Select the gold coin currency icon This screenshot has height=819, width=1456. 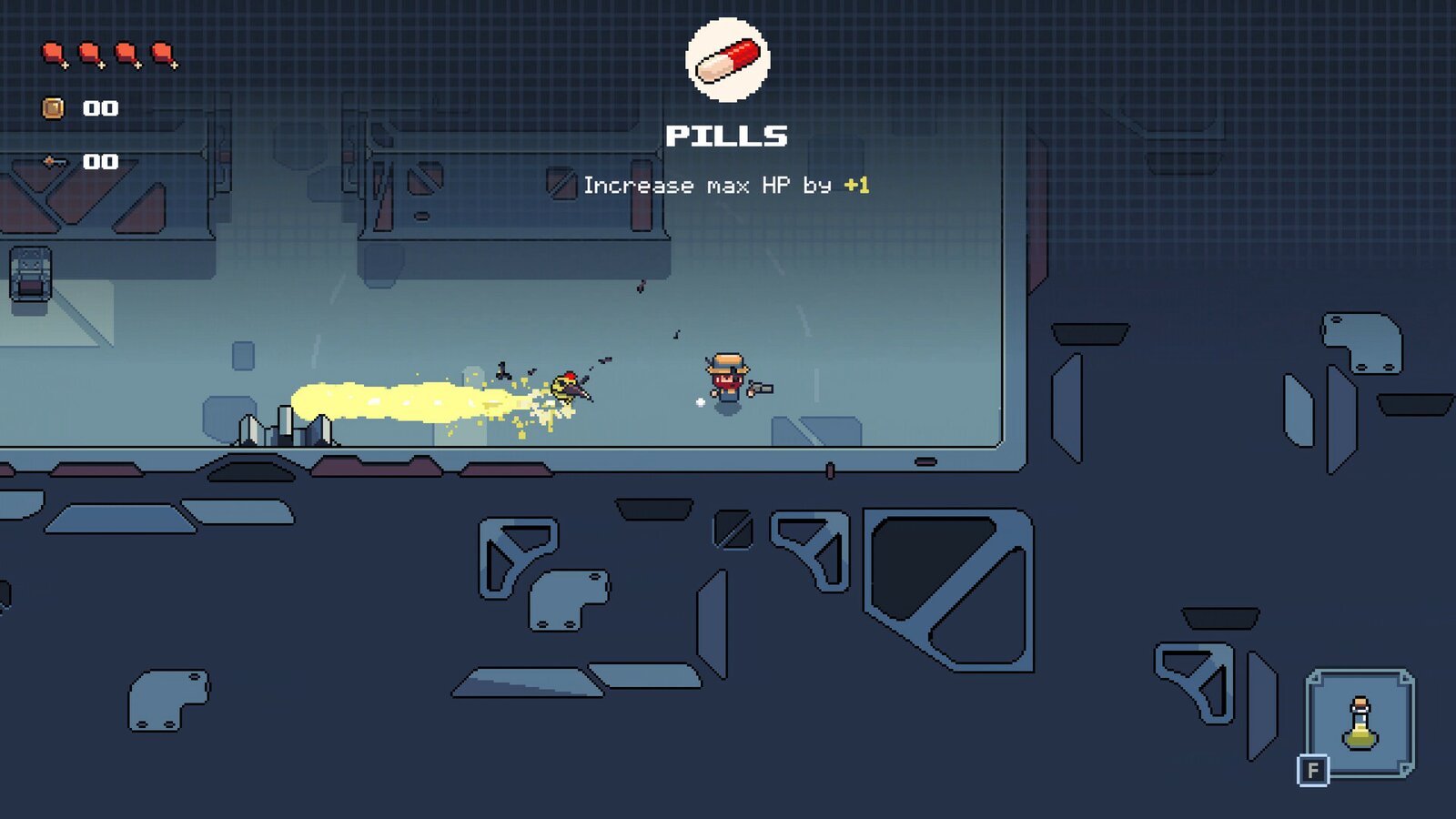pyautogui.click(x=53, y=107)
